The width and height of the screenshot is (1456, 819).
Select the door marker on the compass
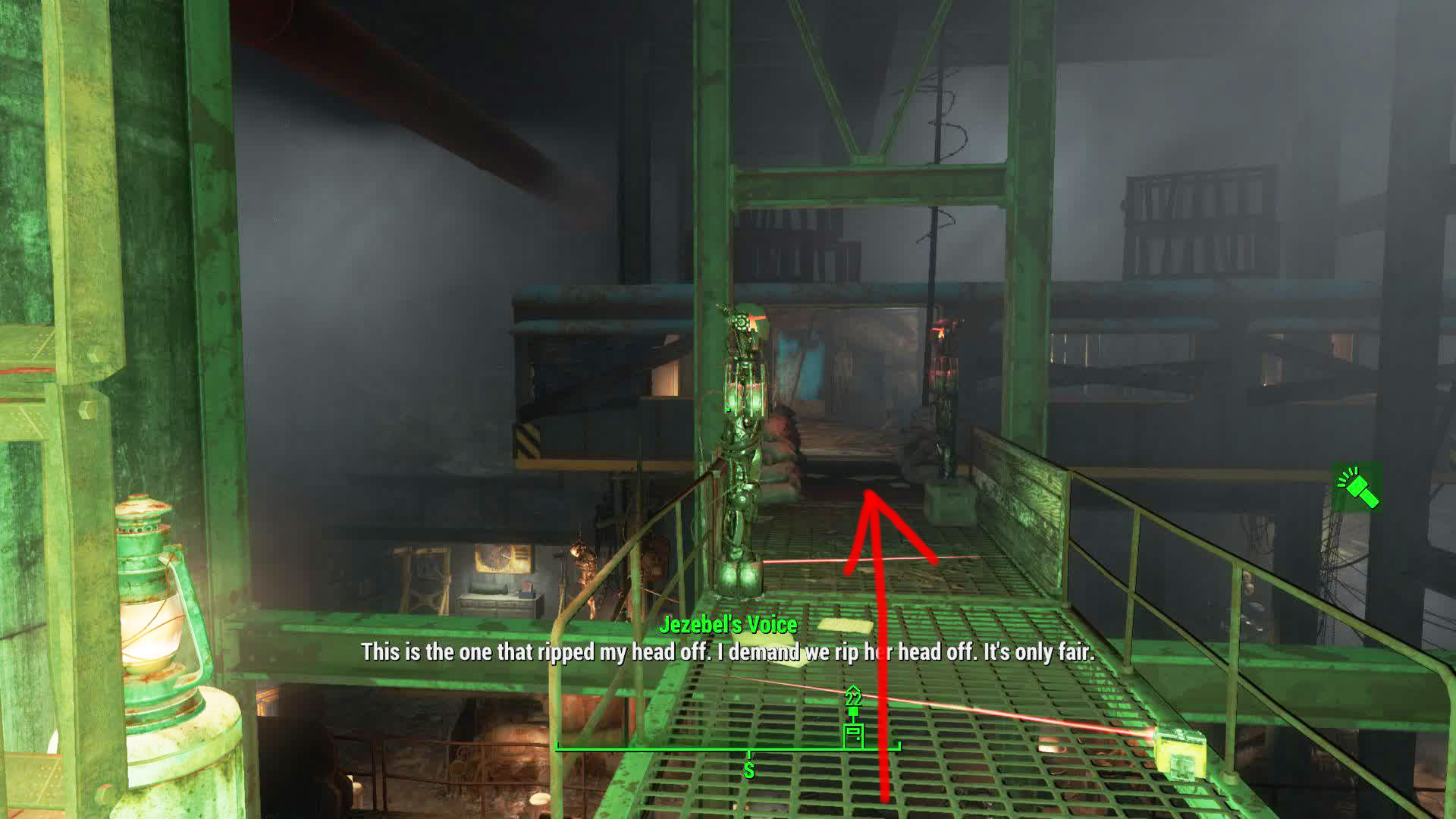point(854,733)
